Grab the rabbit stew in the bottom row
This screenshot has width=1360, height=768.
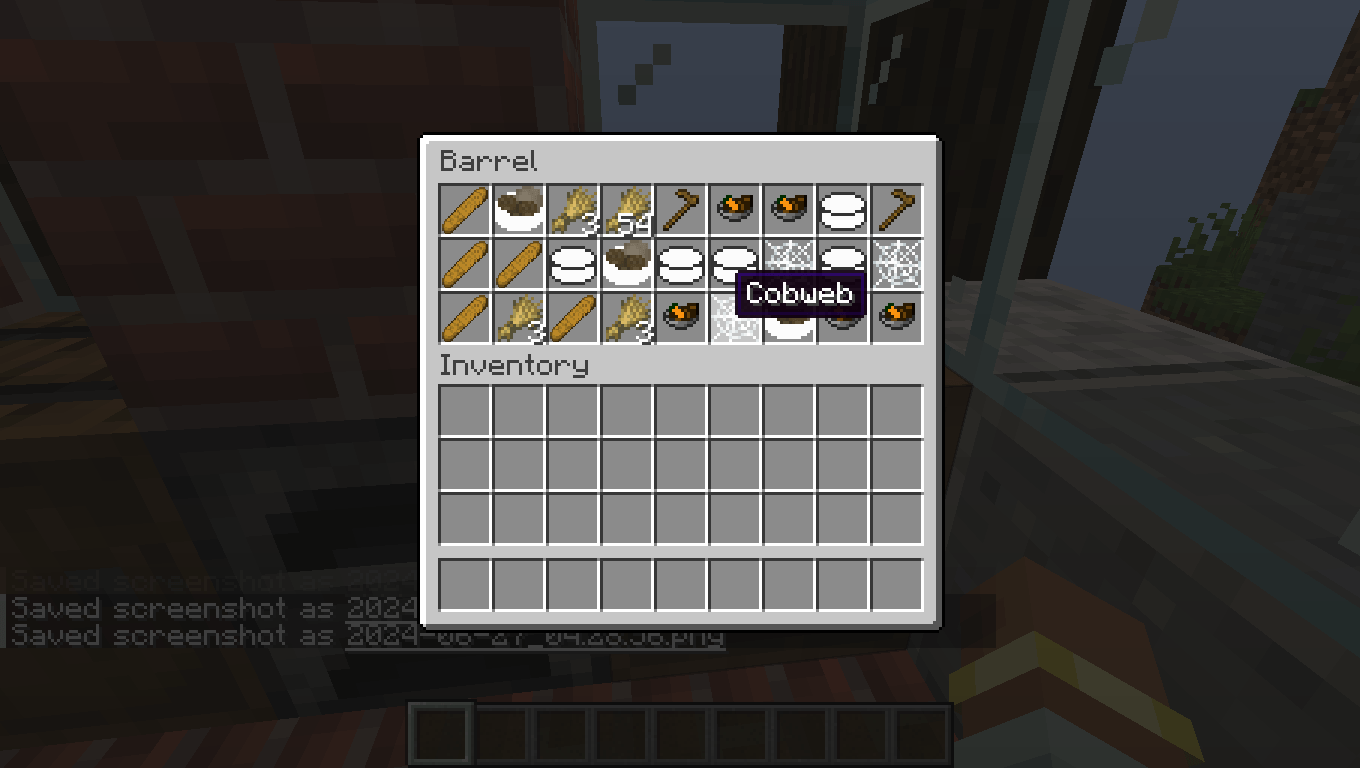coord(680,315)
